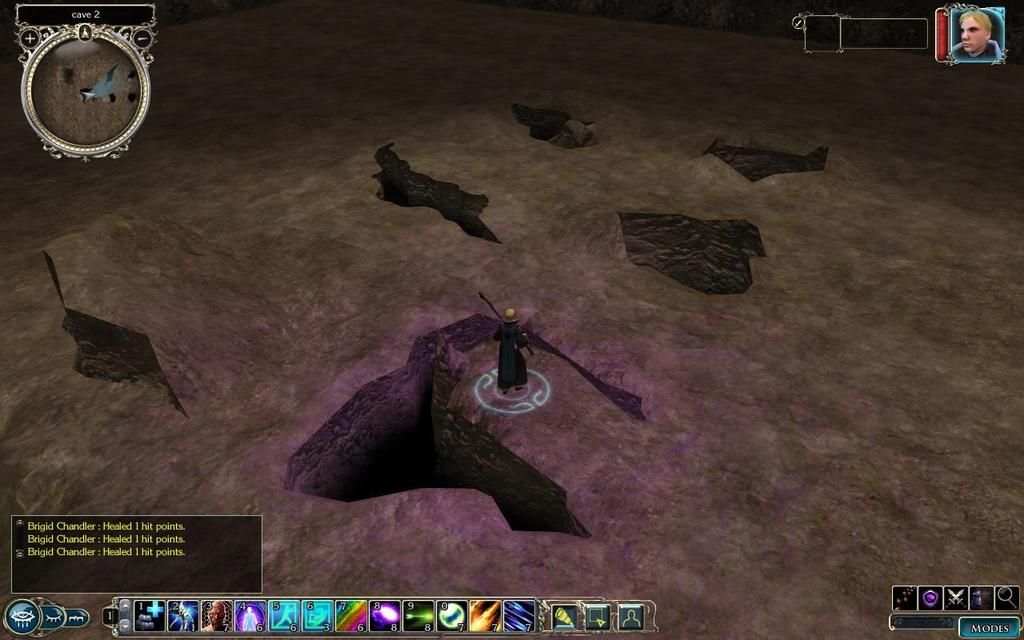Cast the green ray spell in slot 9
Image resolution: width=1024 pixels, height=640 pixels.
pos(419,615)
